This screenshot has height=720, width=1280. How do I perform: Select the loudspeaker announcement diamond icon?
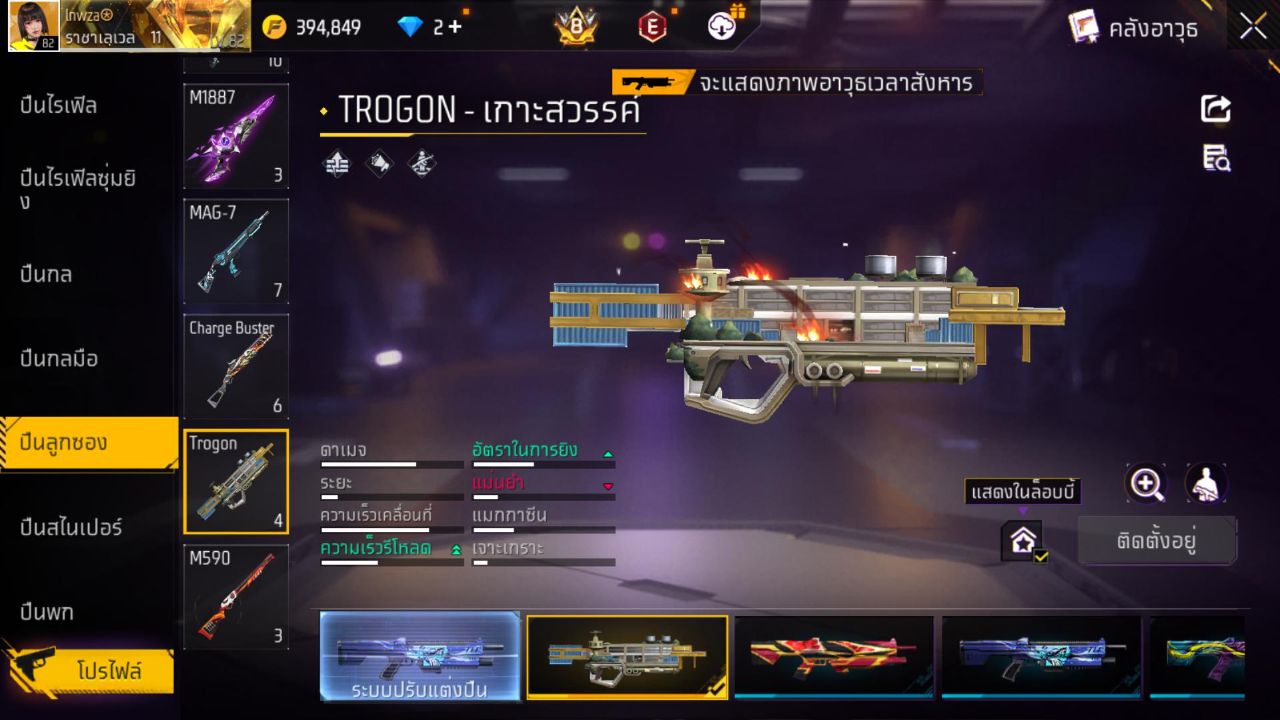[379, 164]
